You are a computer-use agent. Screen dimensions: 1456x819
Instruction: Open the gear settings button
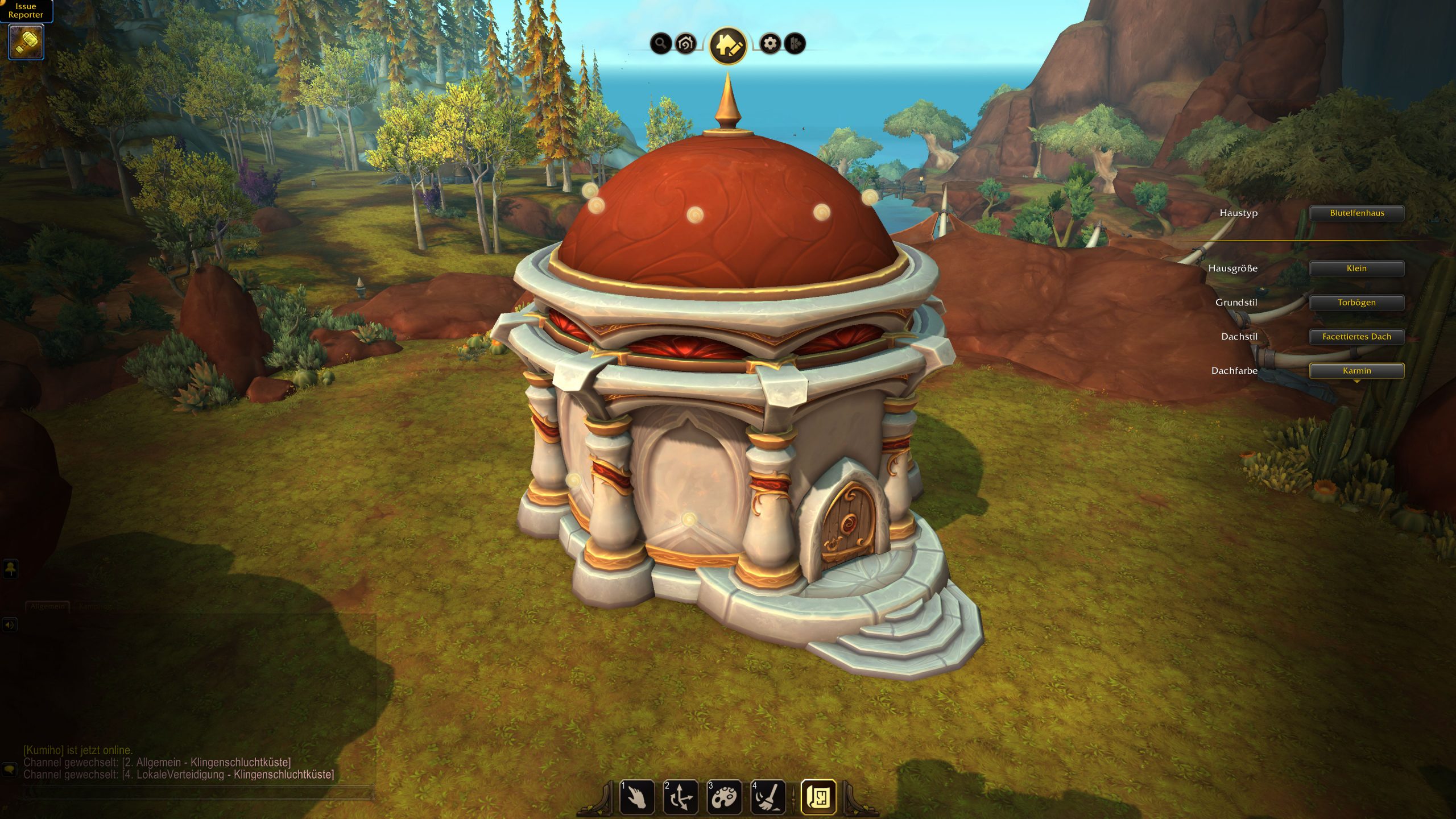click(770, 43)
